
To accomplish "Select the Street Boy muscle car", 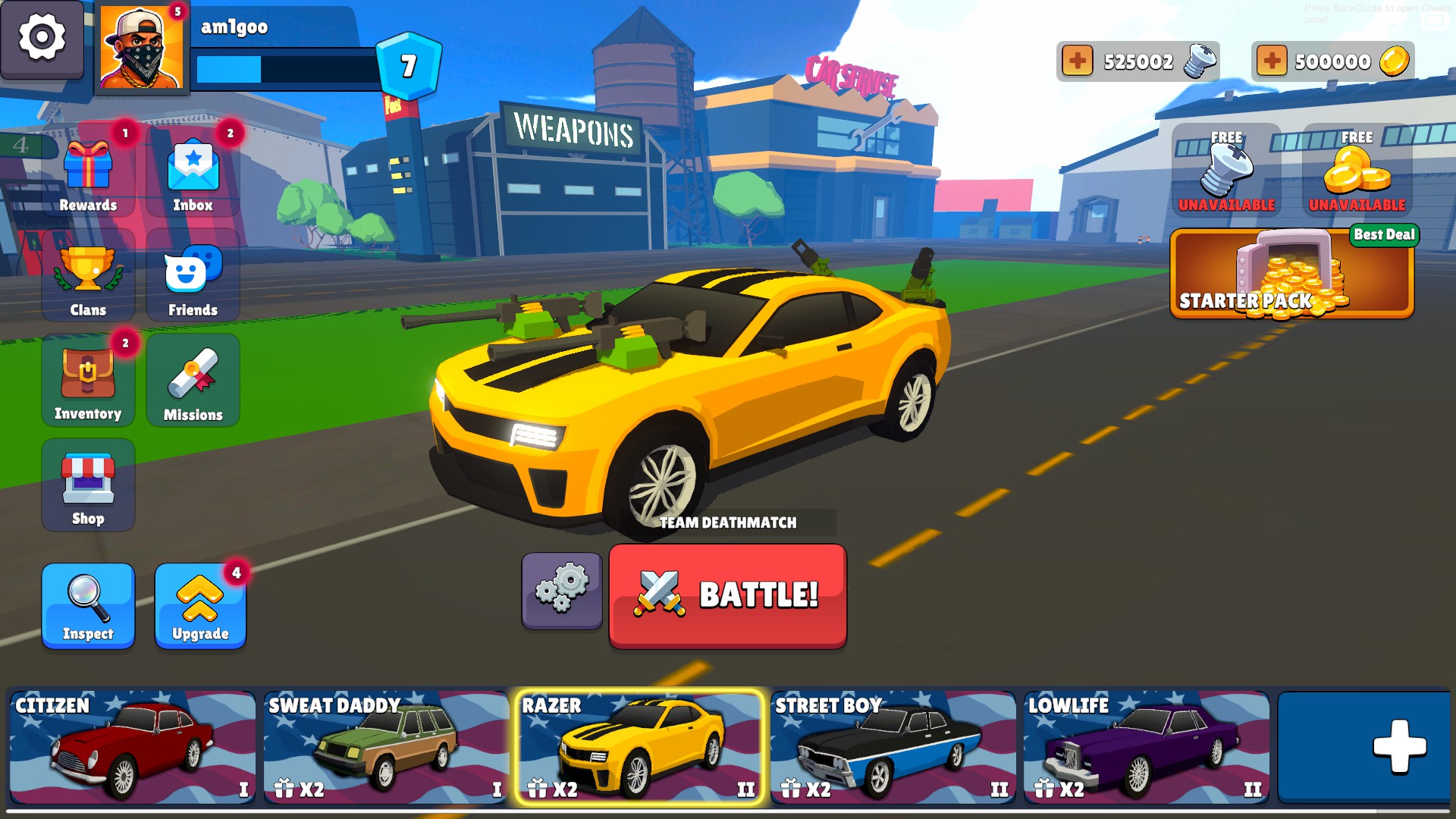I will click(893, 747).
